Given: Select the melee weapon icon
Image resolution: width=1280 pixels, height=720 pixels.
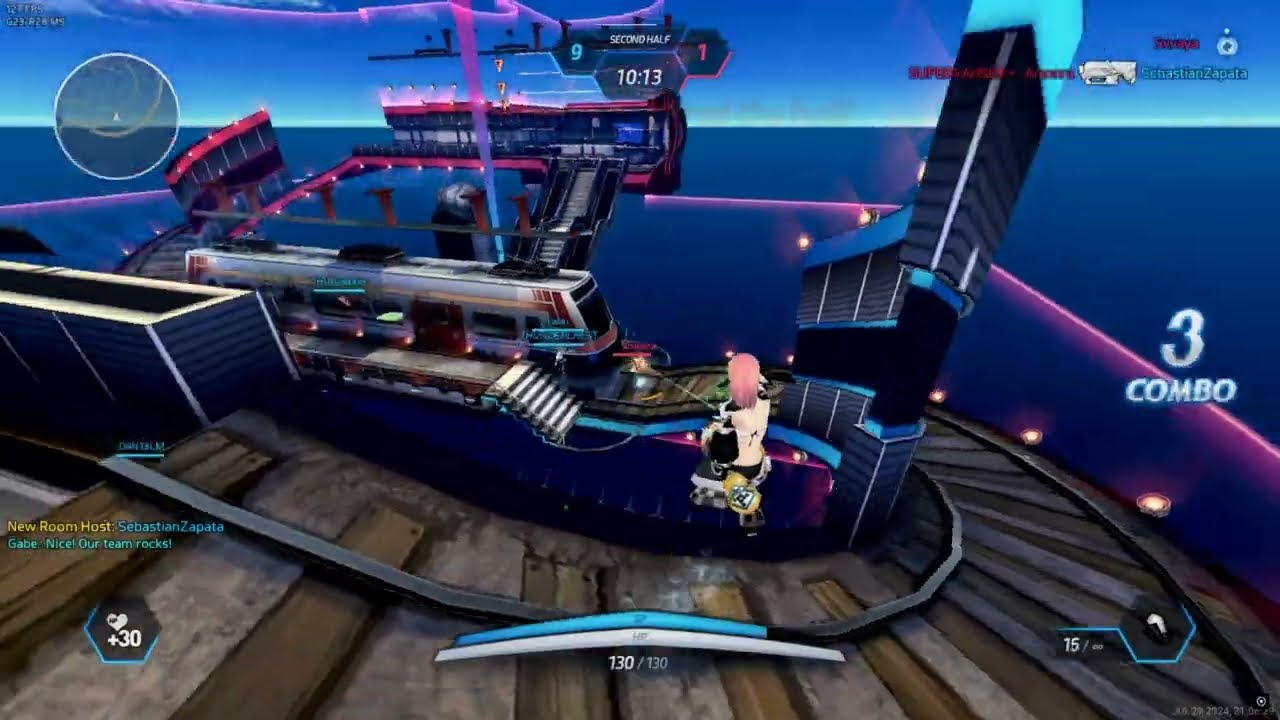Looking at the screenshot, I should pos(1156,632).
